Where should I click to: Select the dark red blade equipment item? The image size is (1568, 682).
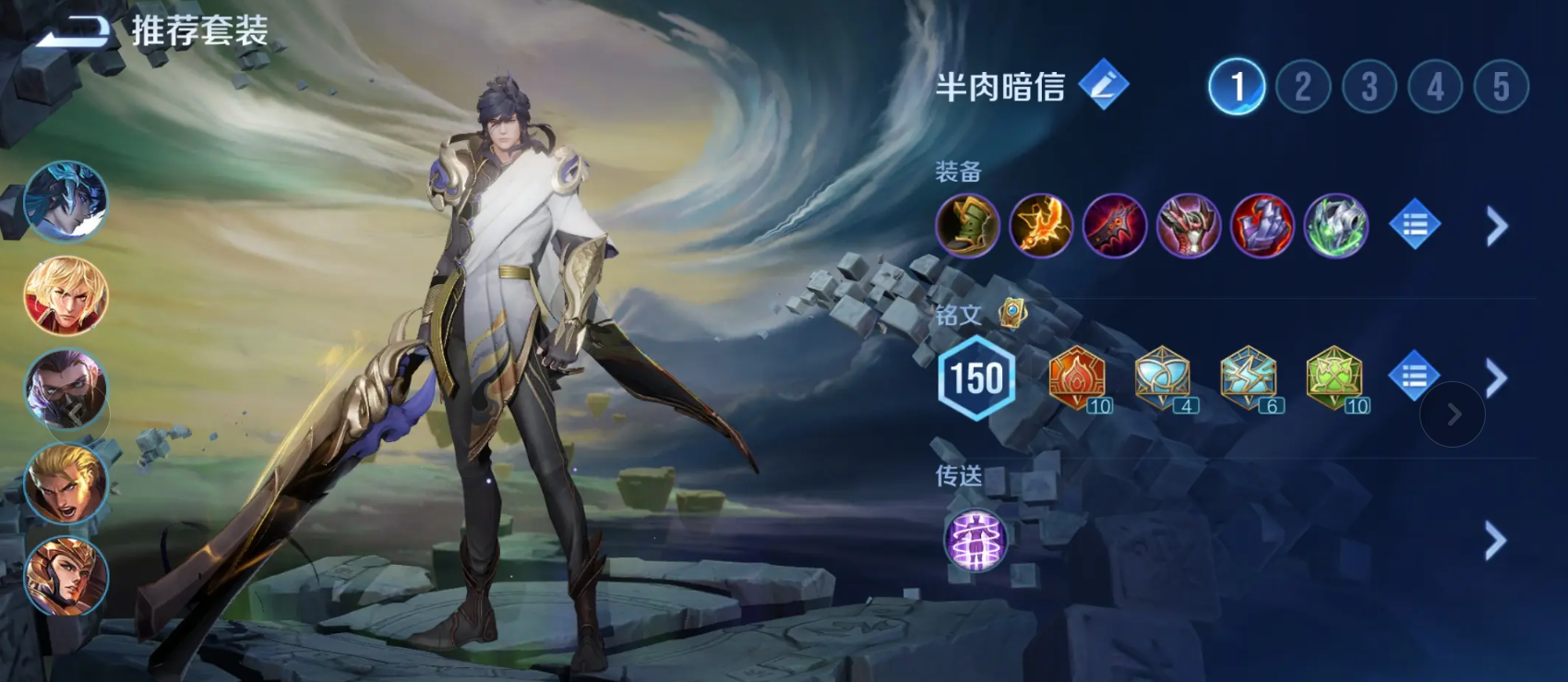[1115, 226]
